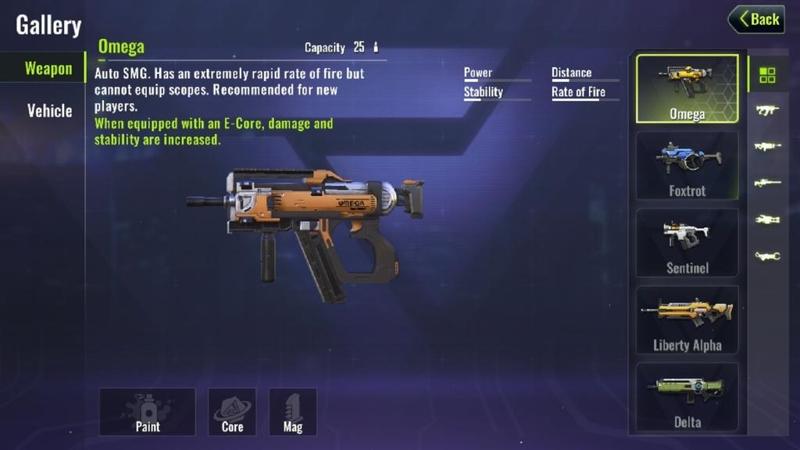Switch to the Weapon tab
The image size is (800, 450).
click(x=48, y=69)
